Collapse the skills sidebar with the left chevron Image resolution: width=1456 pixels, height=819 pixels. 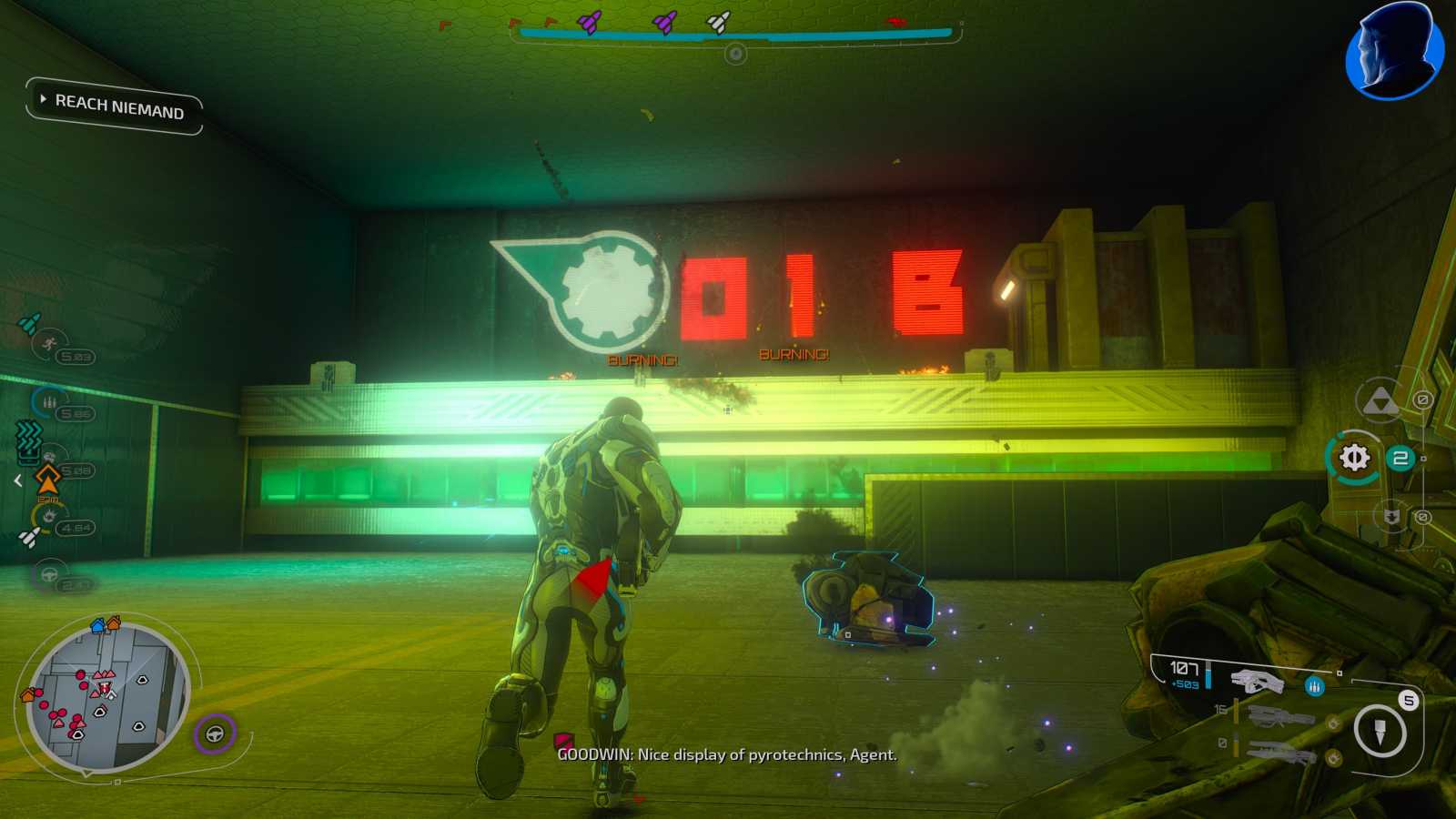point(17,480)
